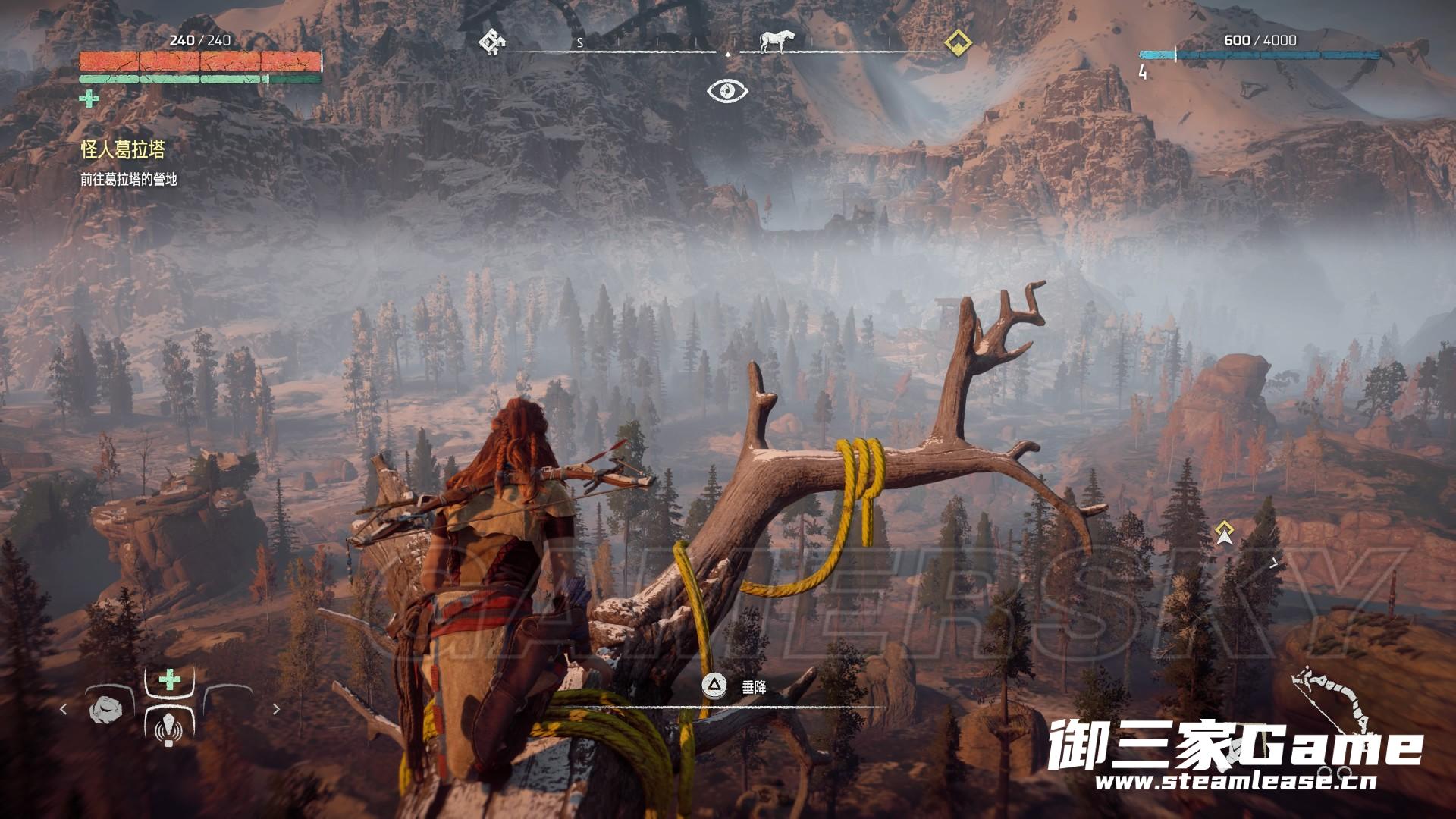This screenshot has height=819, width=1456.
Task: Click the green medicine pouch plus icon
Action: pyautogui.click(x=89, y=99)
